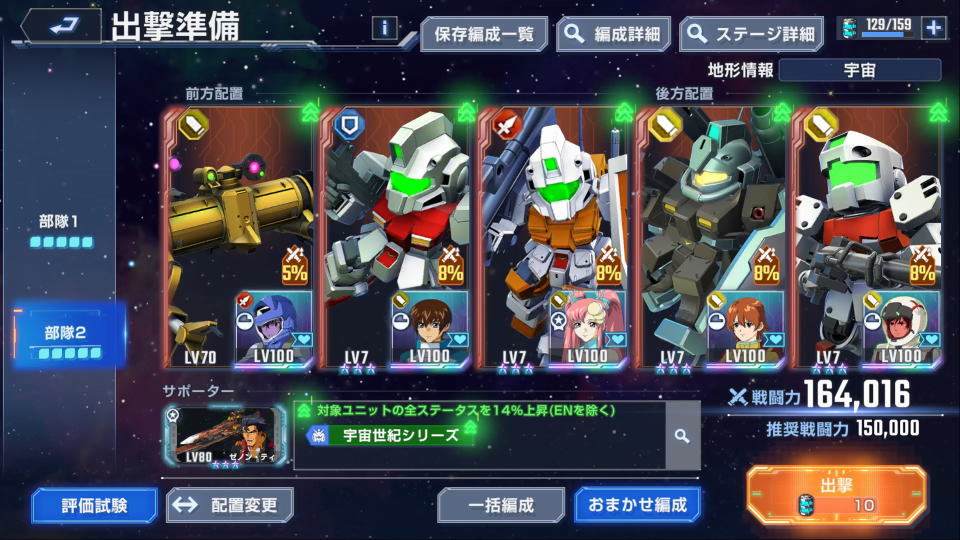The width and height of the screenshot is (960, 540).
Task: Select the 部隊2 squad tab
Action: (x=68, y=340)
